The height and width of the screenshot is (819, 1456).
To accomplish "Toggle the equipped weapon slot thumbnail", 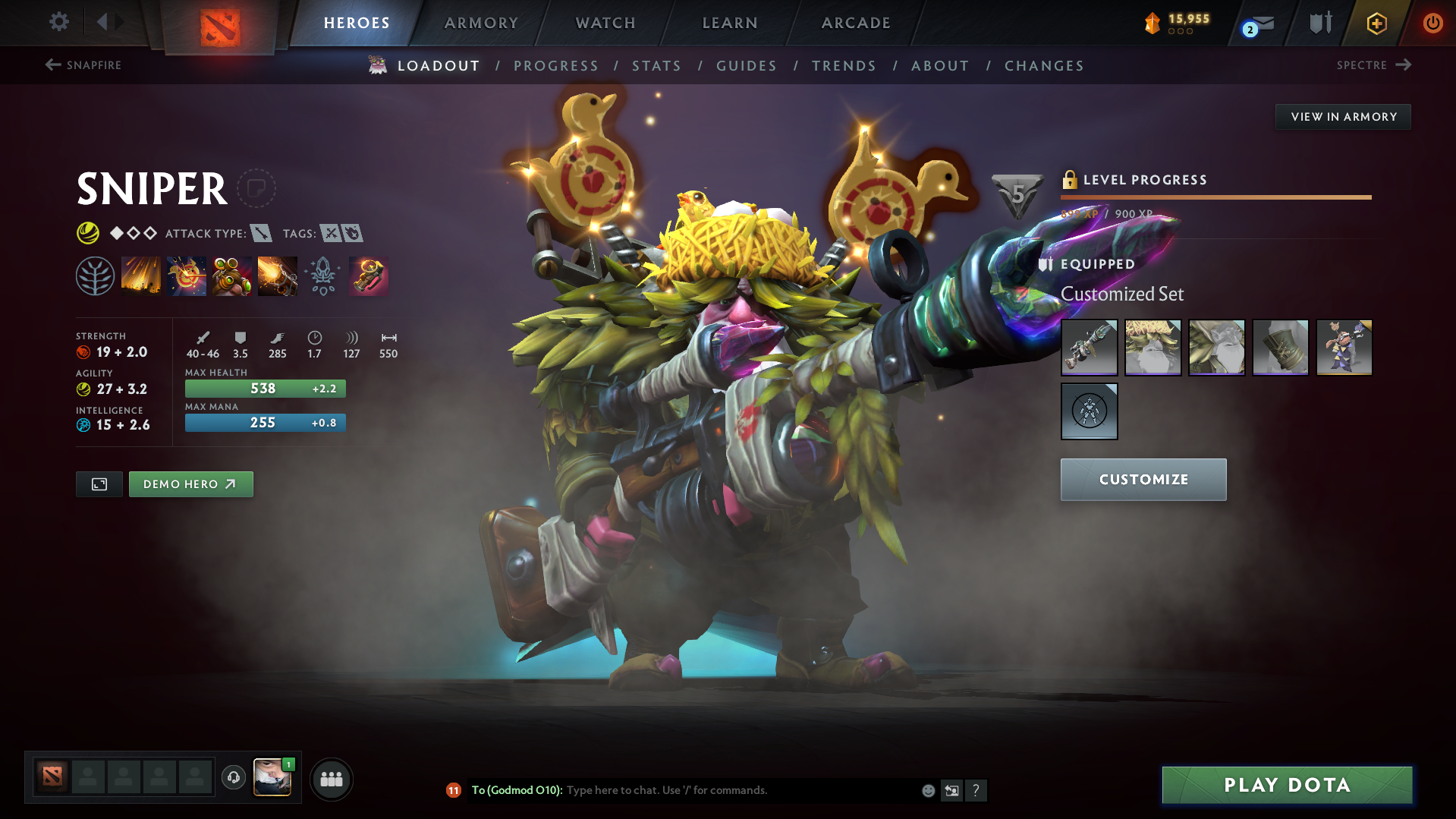I will (x=1089, y=347).
